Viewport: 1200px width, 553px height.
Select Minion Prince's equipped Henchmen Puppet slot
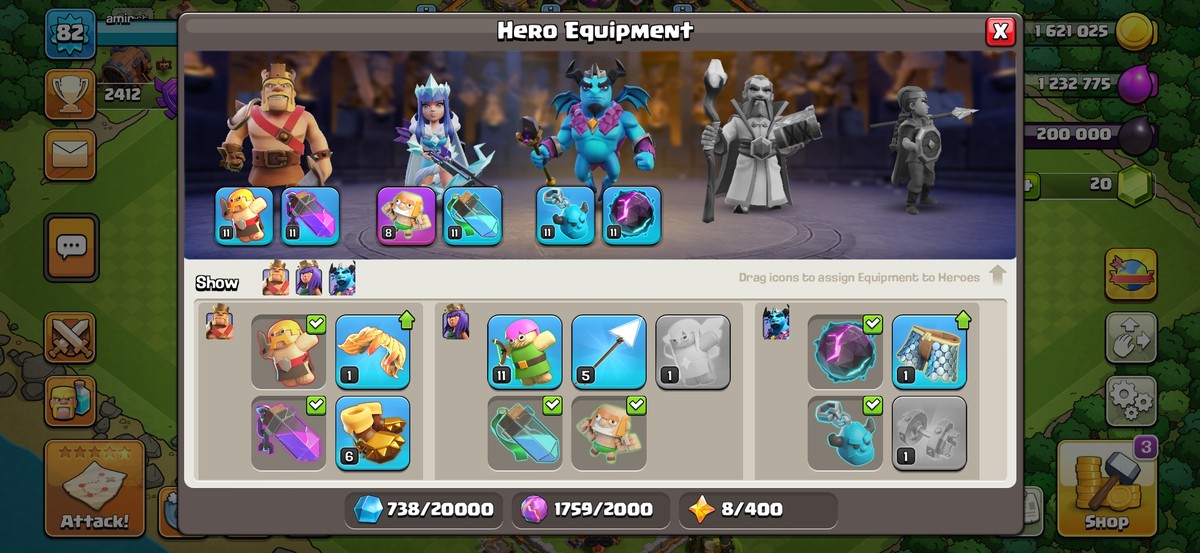click(565, 215)
